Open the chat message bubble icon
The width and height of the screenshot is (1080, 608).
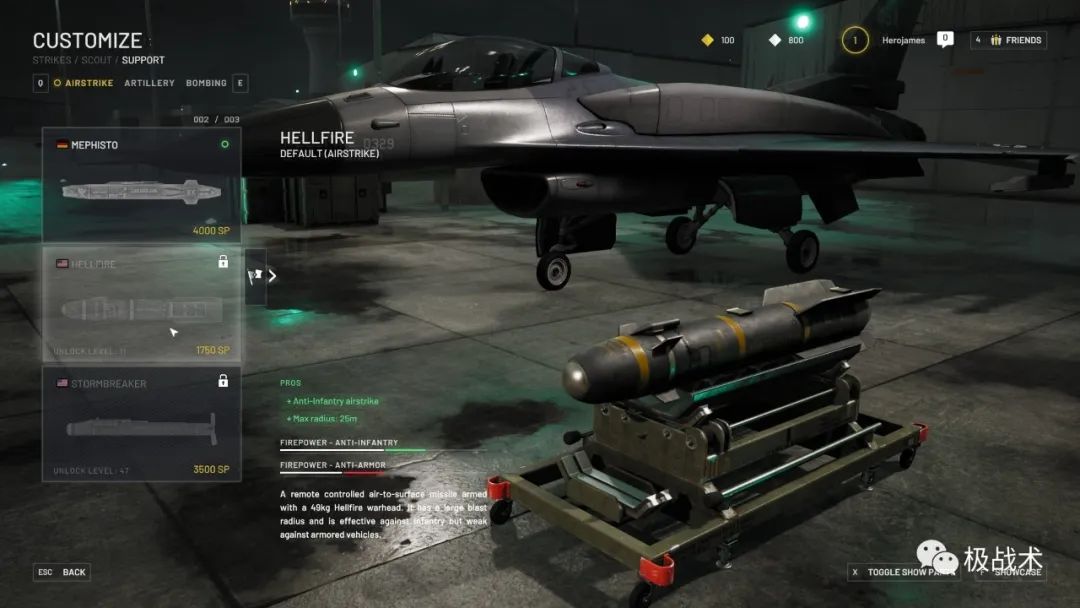pyautogui.click(x=945, y=39)
